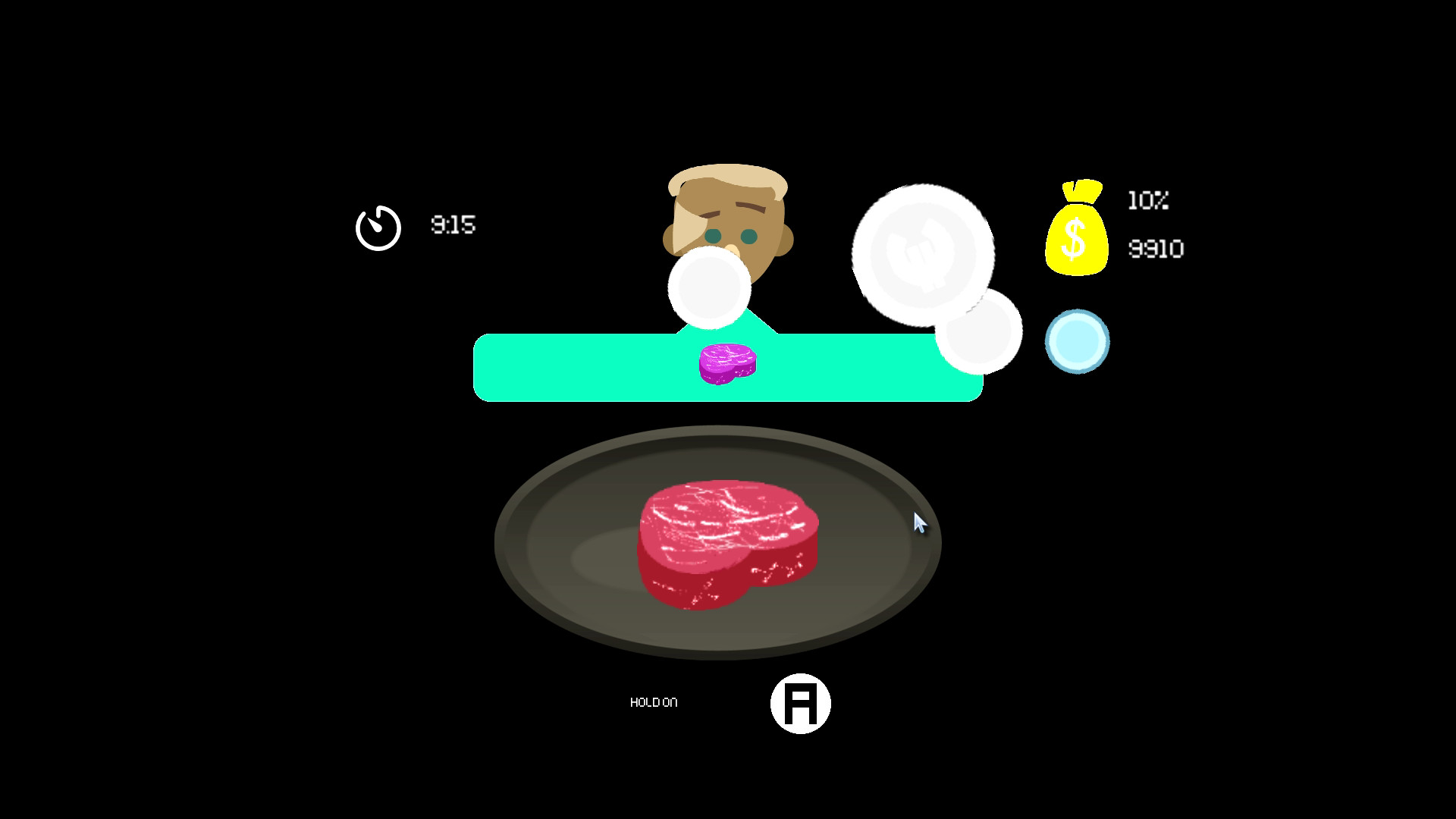
Task: Toggle the blue circular indicator on the right
Action: 1078,341
